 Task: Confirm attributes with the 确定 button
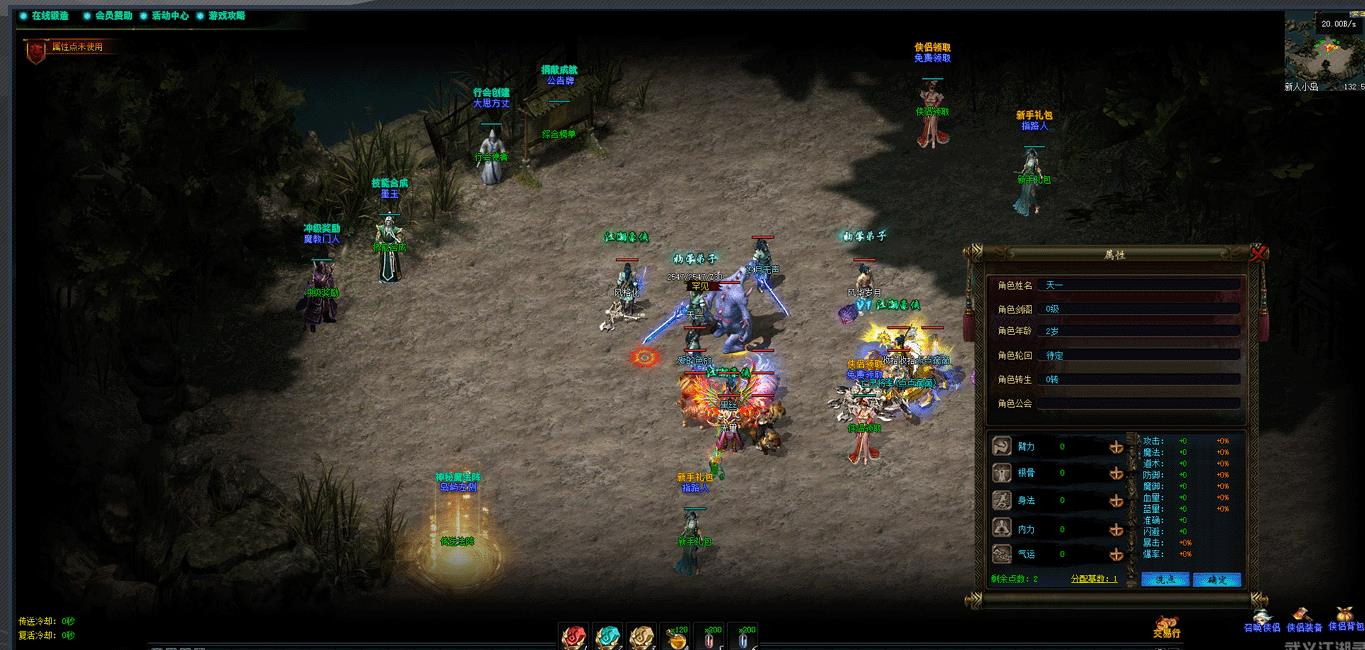(1217, 579)
